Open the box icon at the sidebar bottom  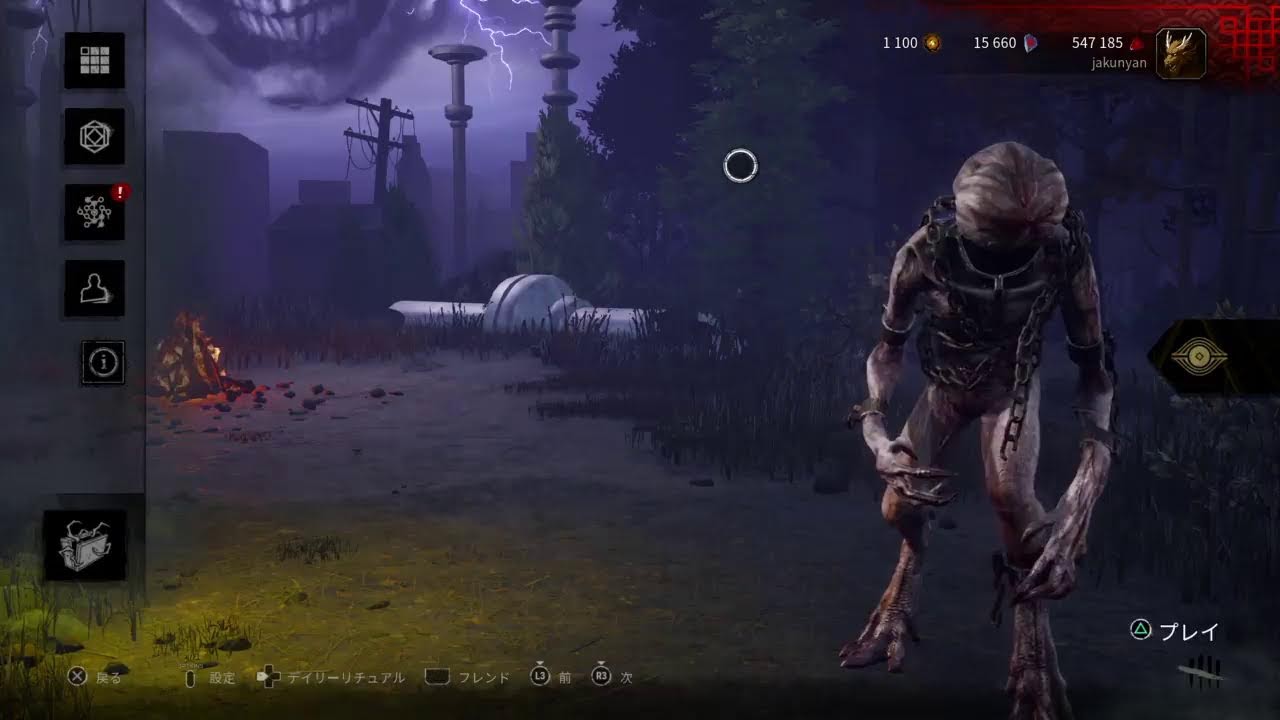pyautogui.click(x=85, y=546)
